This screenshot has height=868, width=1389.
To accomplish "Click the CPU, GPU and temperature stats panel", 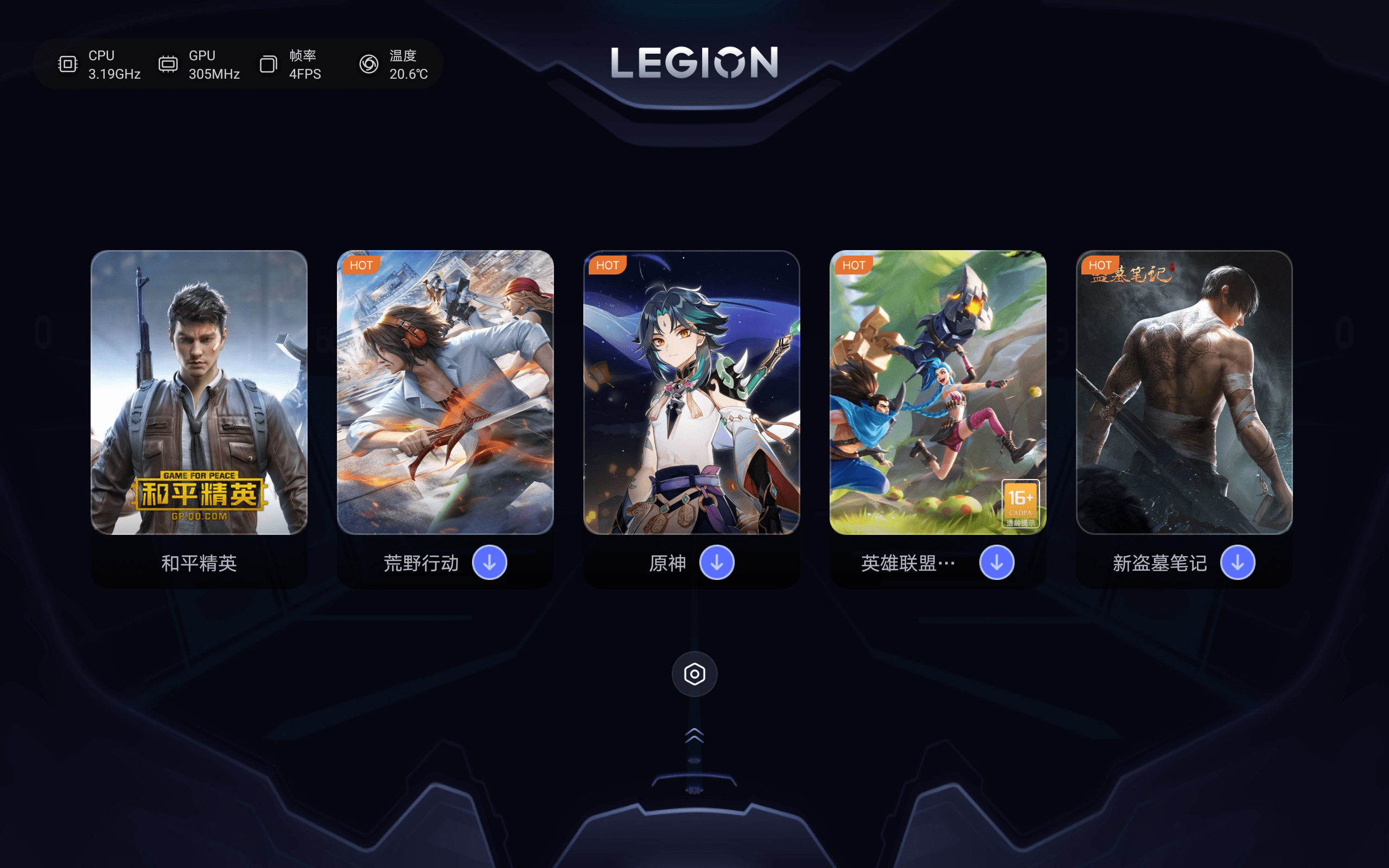I will pos(238,65).
